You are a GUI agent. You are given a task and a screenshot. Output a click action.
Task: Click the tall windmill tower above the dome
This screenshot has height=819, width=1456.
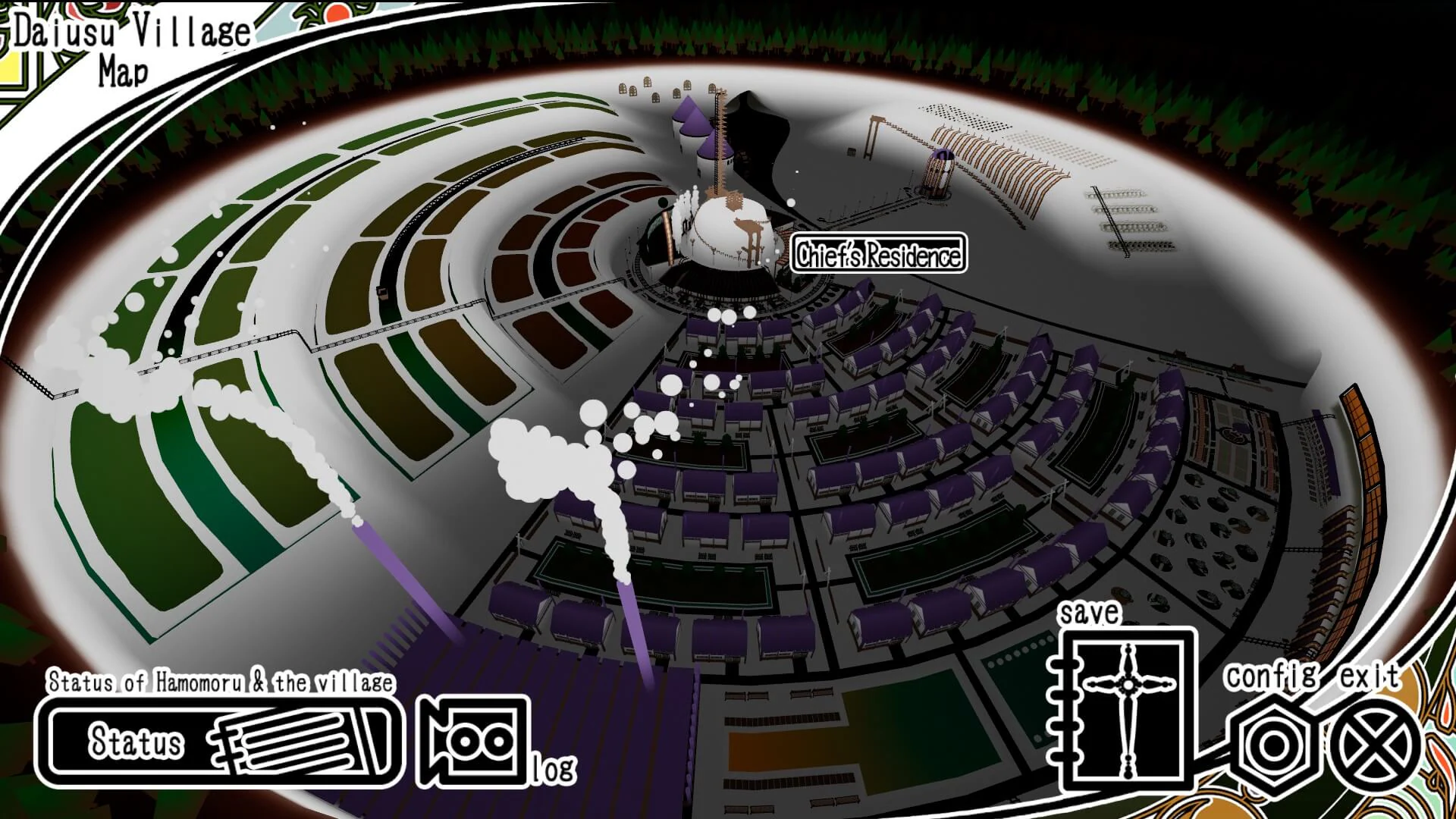(719, 136)
